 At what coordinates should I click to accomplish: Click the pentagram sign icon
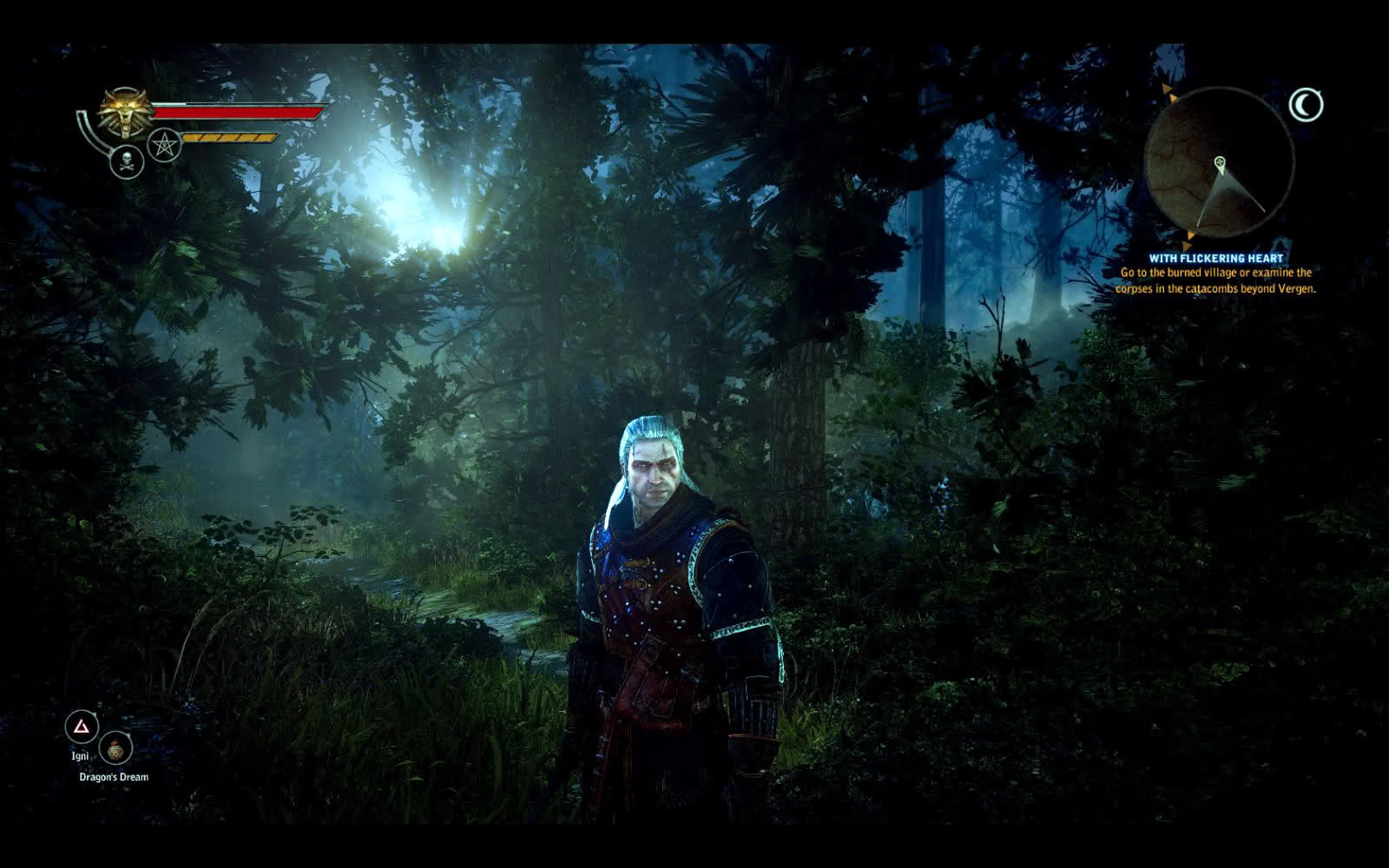163,145
